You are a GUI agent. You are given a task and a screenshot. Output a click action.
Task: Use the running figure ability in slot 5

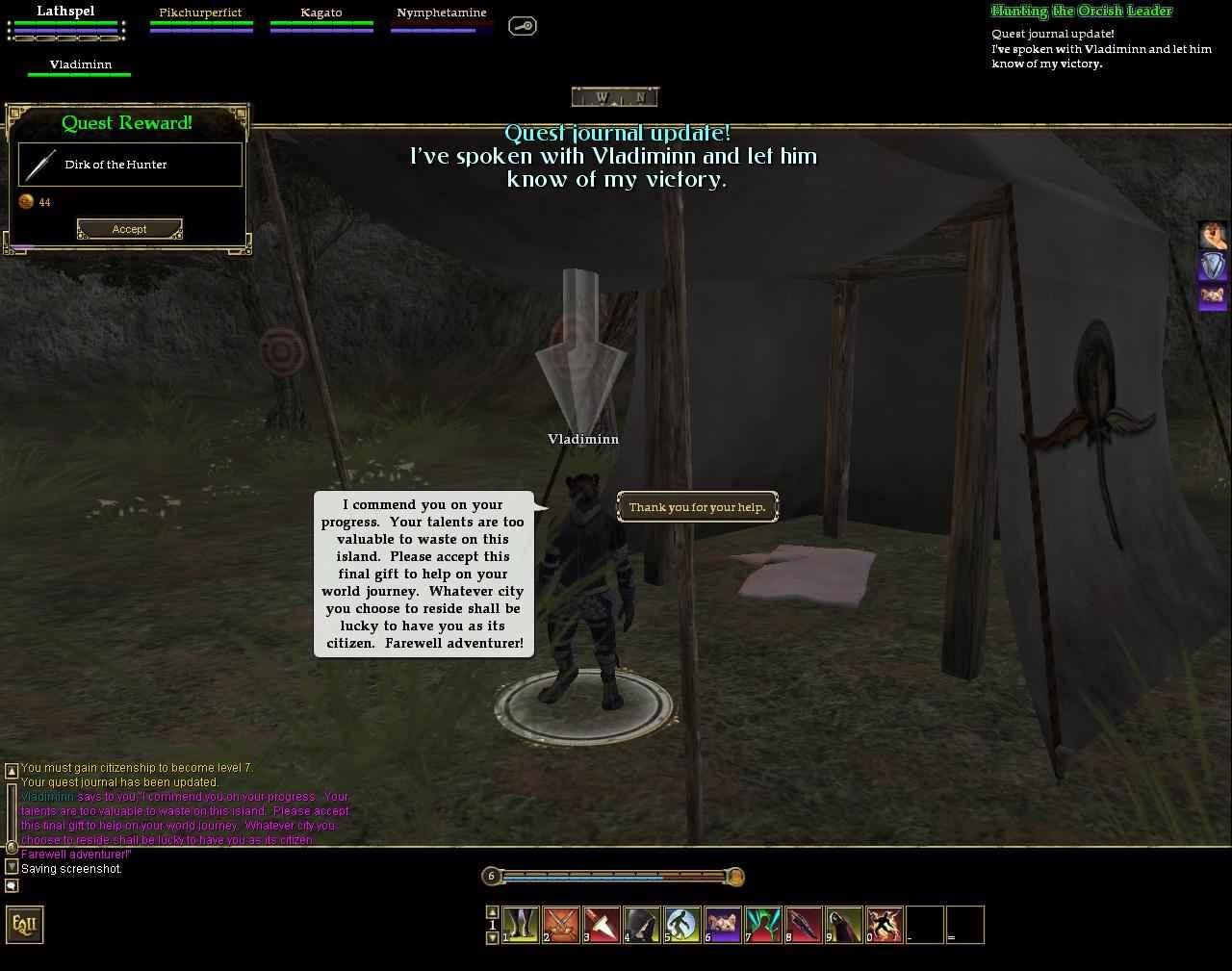681,925
